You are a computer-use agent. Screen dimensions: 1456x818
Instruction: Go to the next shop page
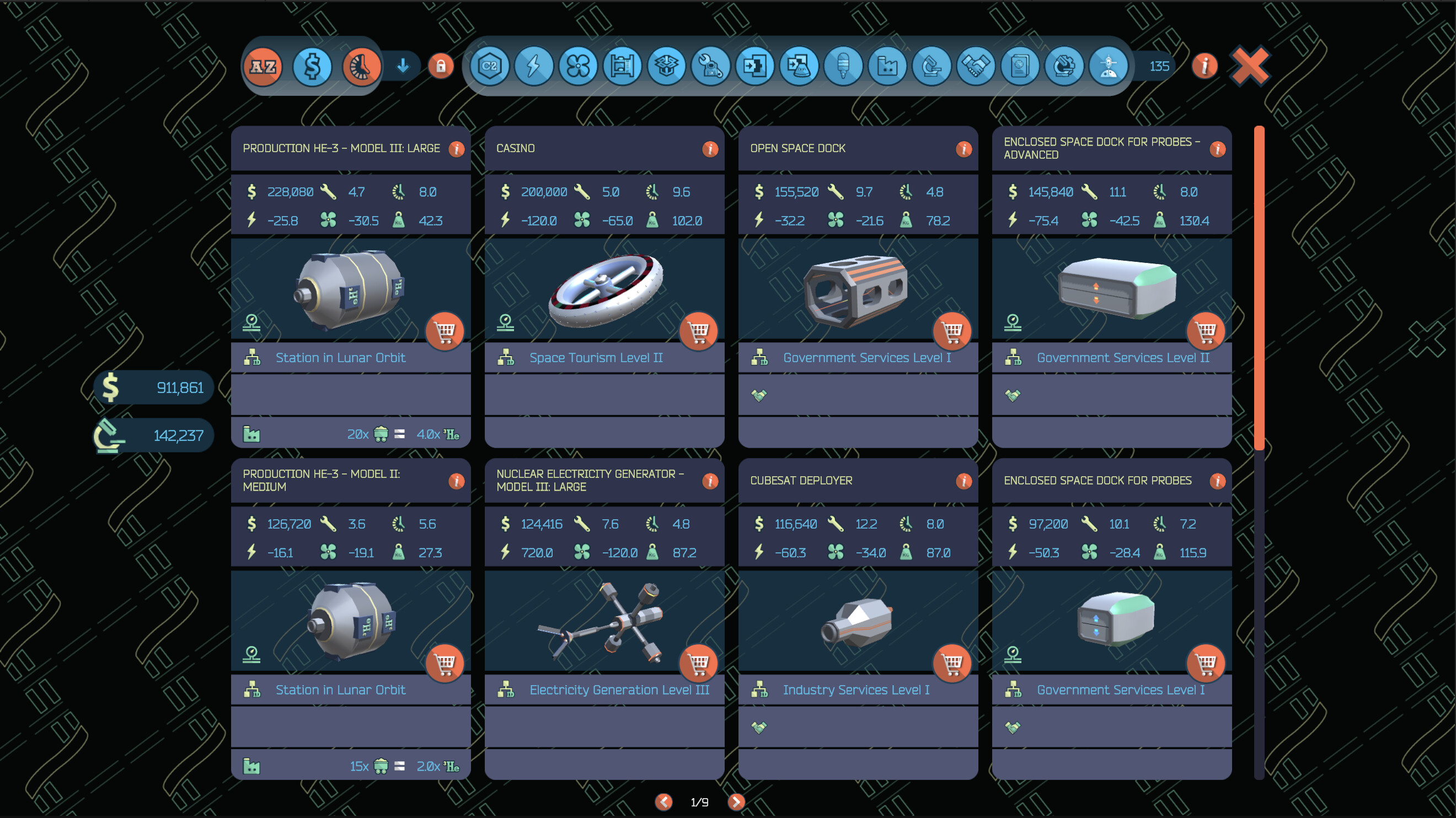pos(736,801)
